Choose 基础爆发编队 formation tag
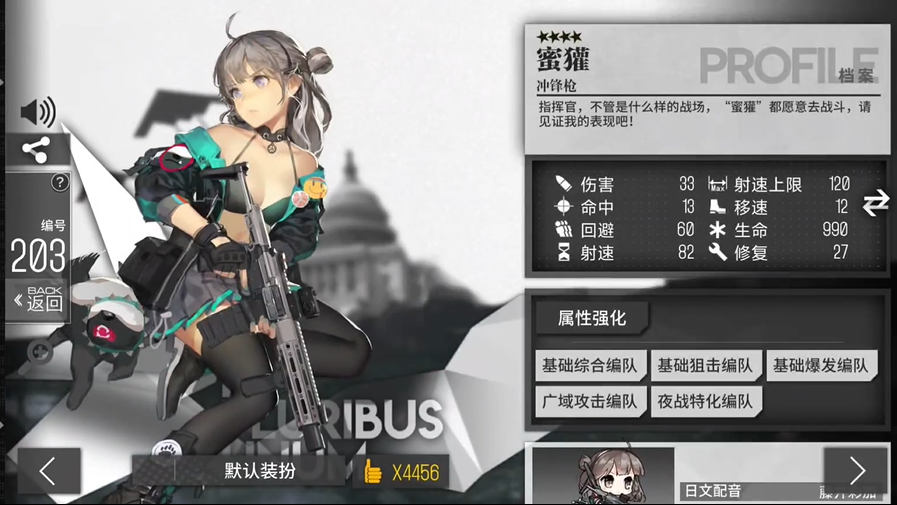This screenshot has width=897, height=505. 821,366
